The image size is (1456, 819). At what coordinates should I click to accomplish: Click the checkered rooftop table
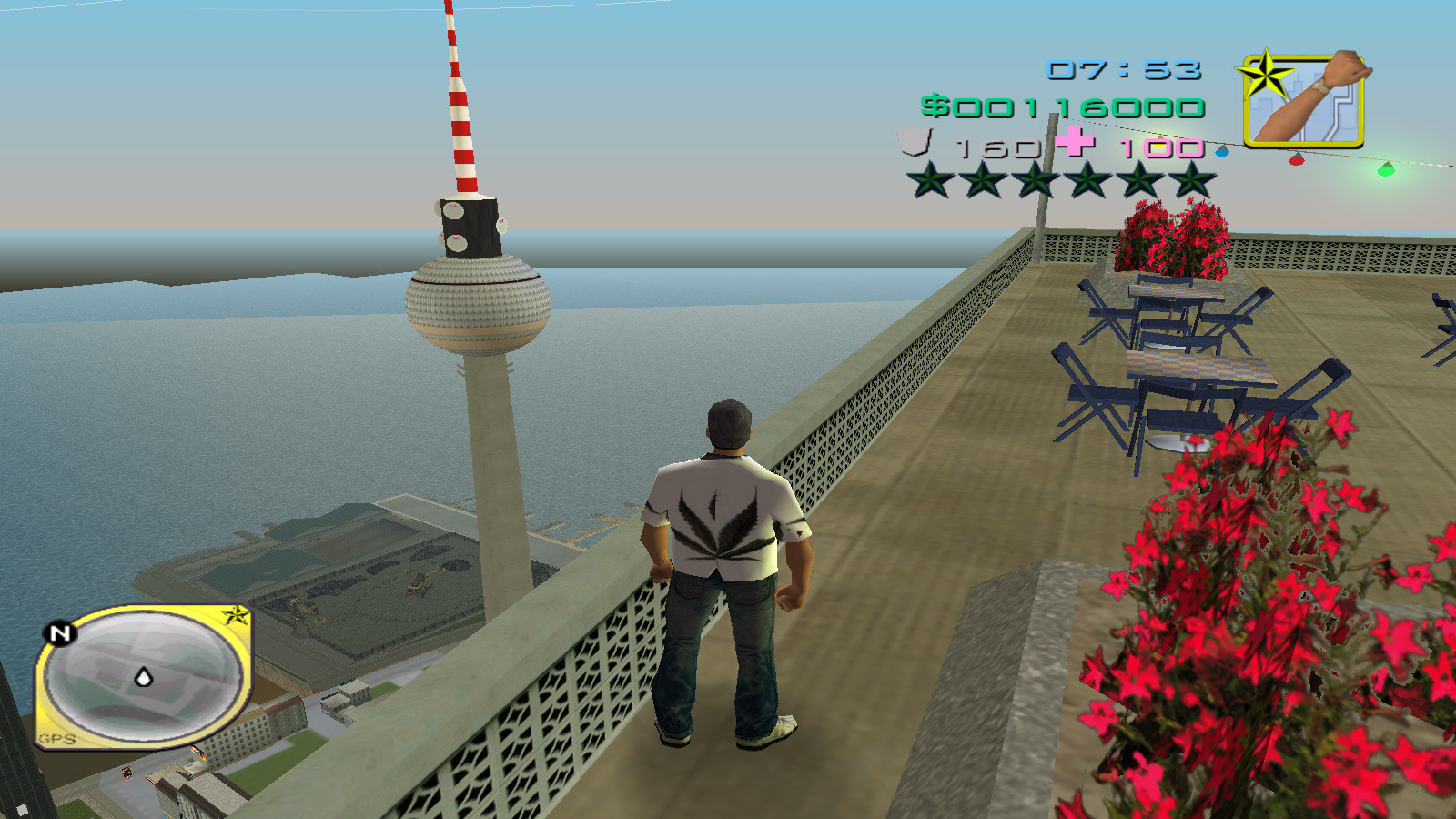point(1201,364)
